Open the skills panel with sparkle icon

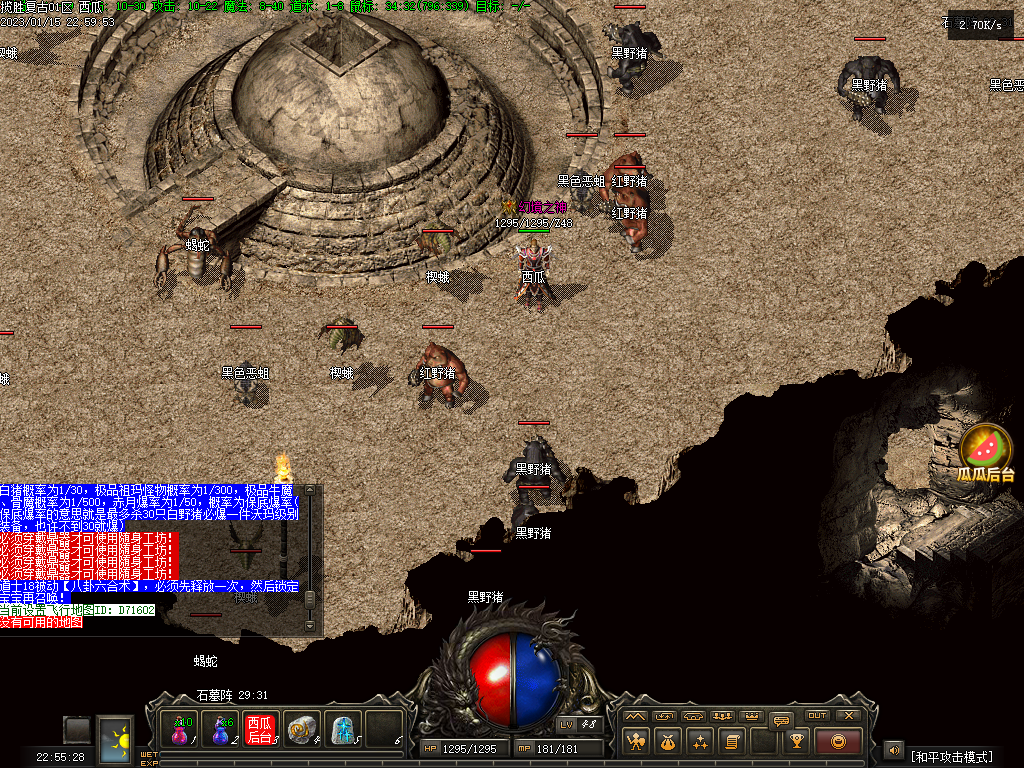point(700,741)
